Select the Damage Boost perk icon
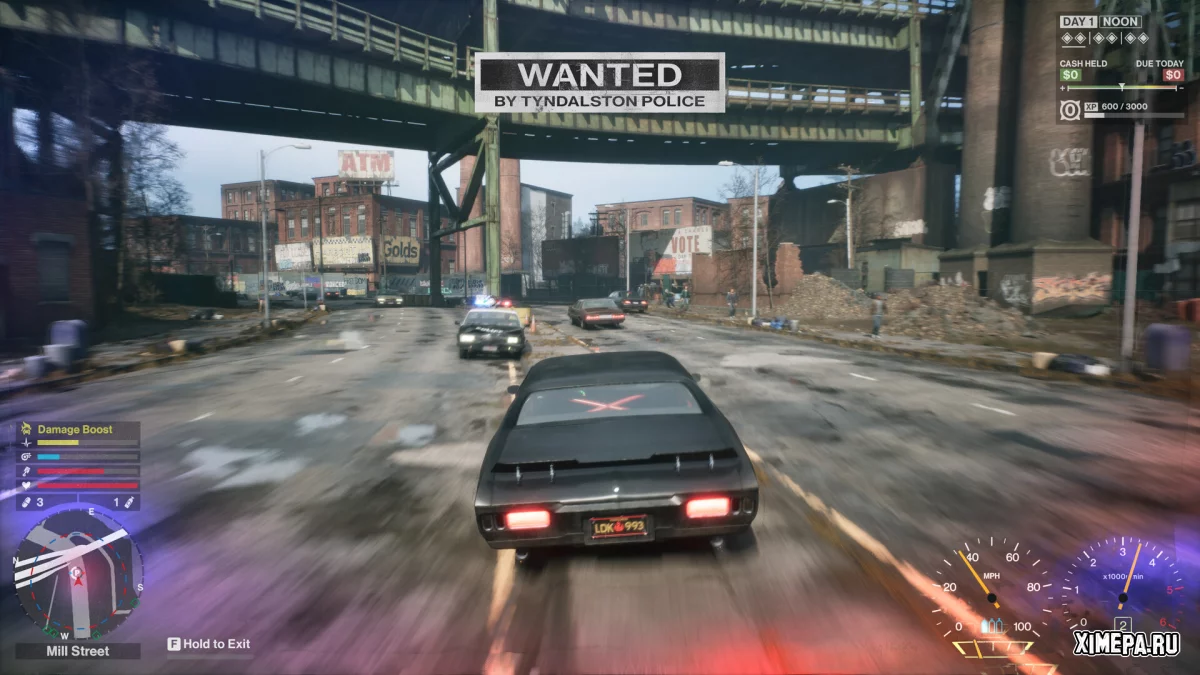This screenshot has width=1200, height=675. [25, 429]
